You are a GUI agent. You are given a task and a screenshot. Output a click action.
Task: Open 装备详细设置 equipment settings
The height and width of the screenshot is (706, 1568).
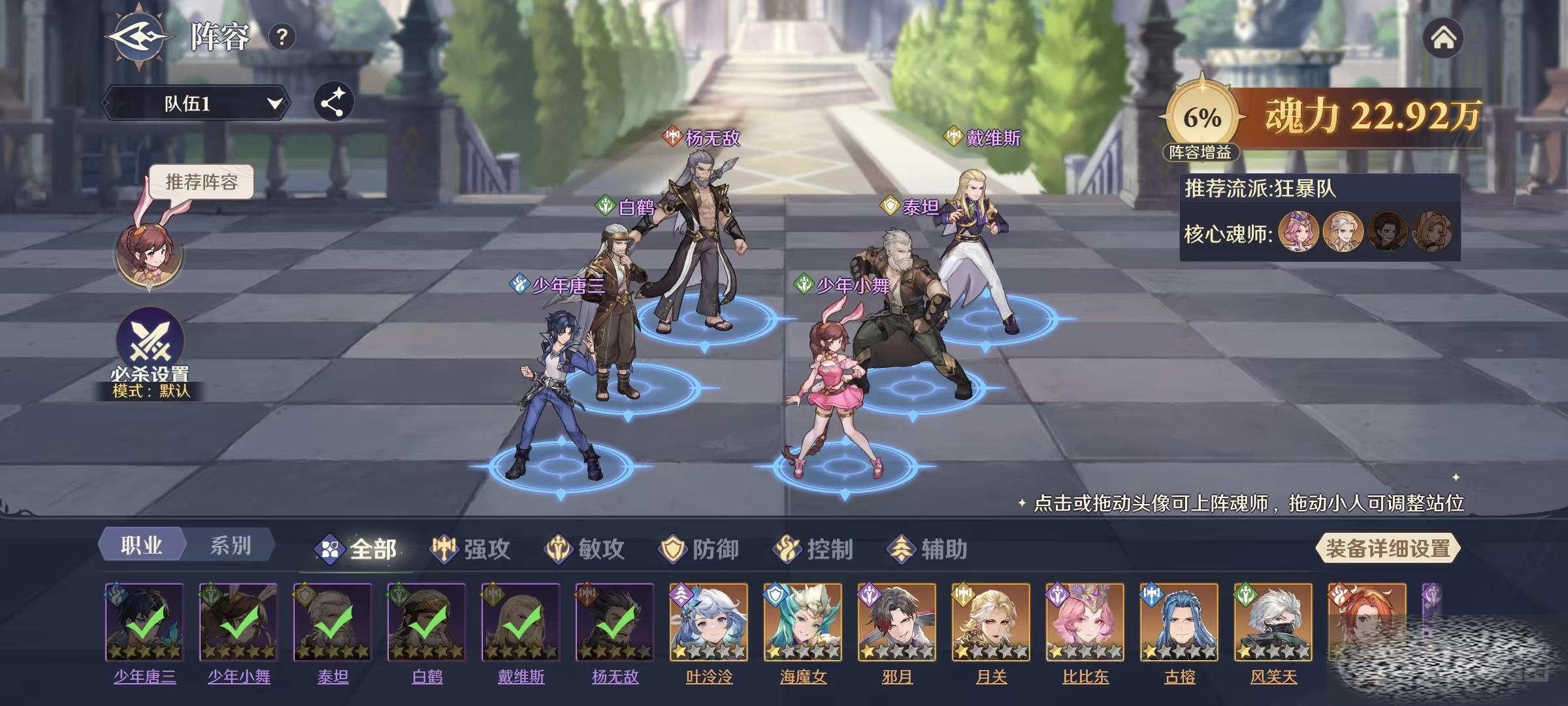click(1388, 548)
